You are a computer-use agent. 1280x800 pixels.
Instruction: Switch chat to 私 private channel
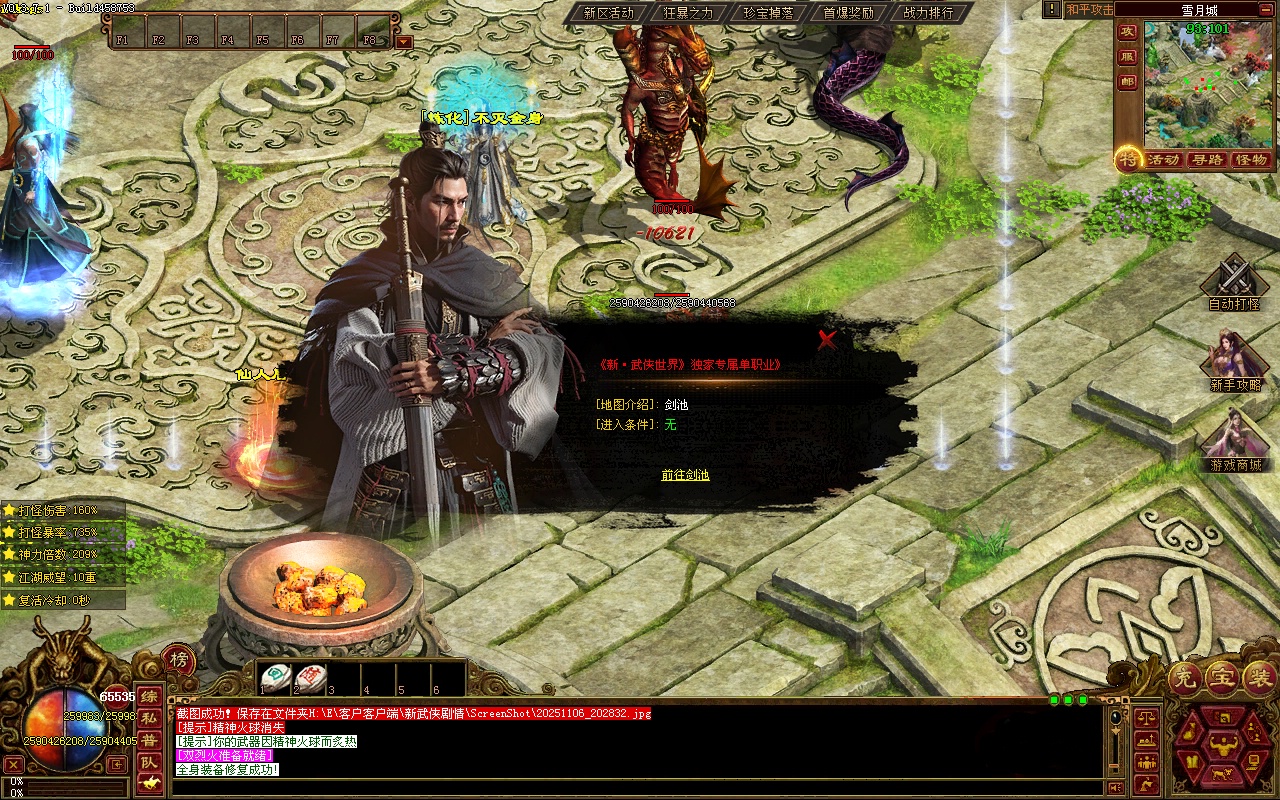[x=149, y=718]
